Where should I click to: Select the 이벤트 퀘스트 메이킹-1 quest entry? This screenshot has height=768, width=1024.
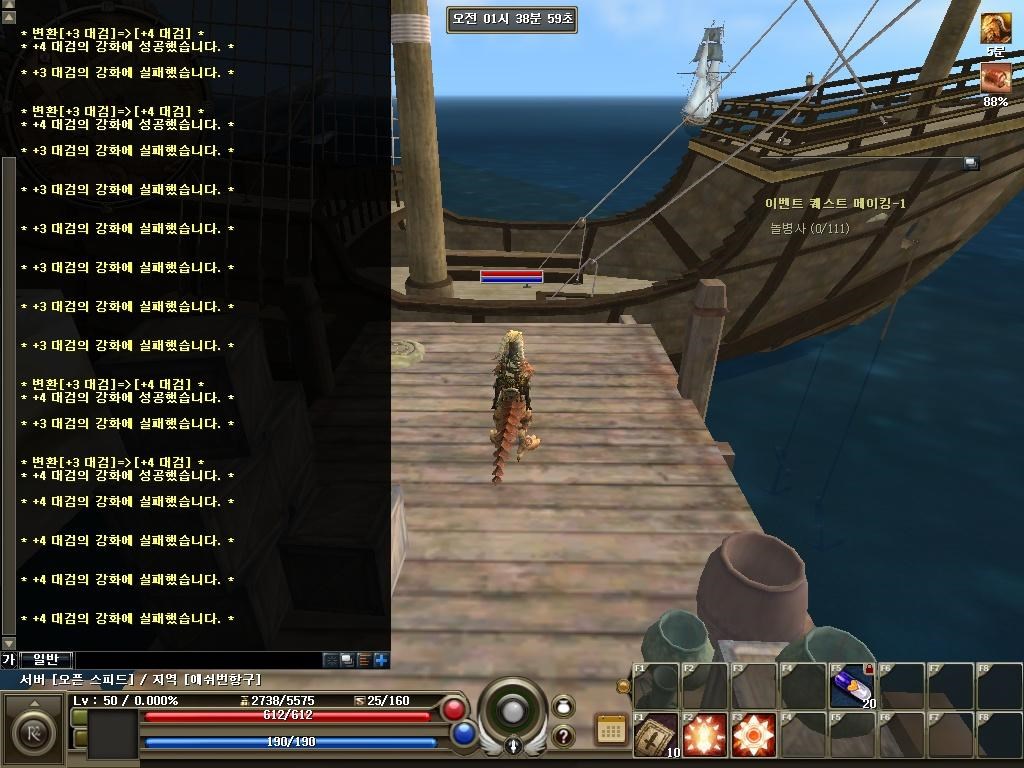(835, 203)
